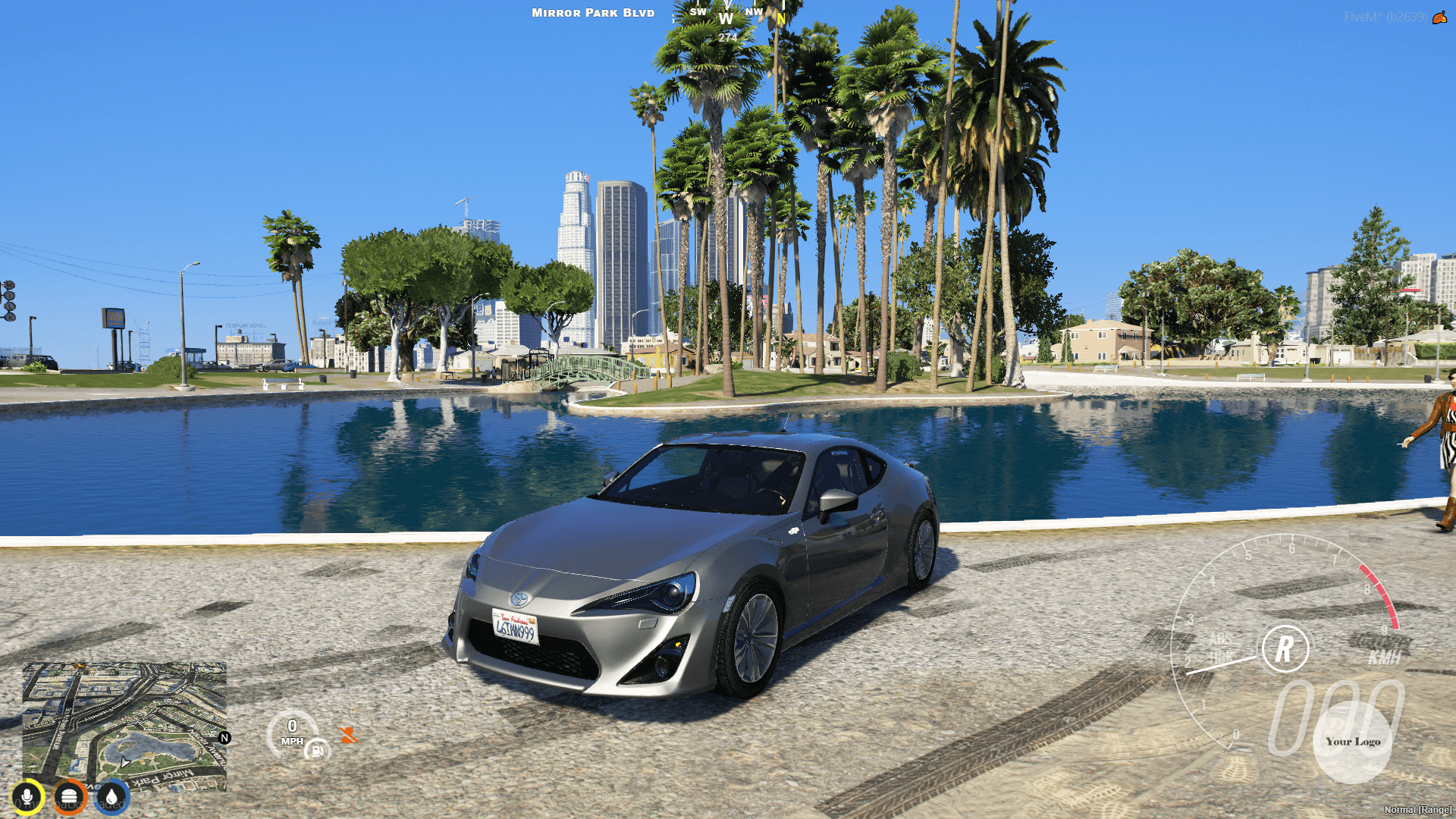Click the burger hunger icon
The image size is (1456, 819).
click(x=70, y=797)
